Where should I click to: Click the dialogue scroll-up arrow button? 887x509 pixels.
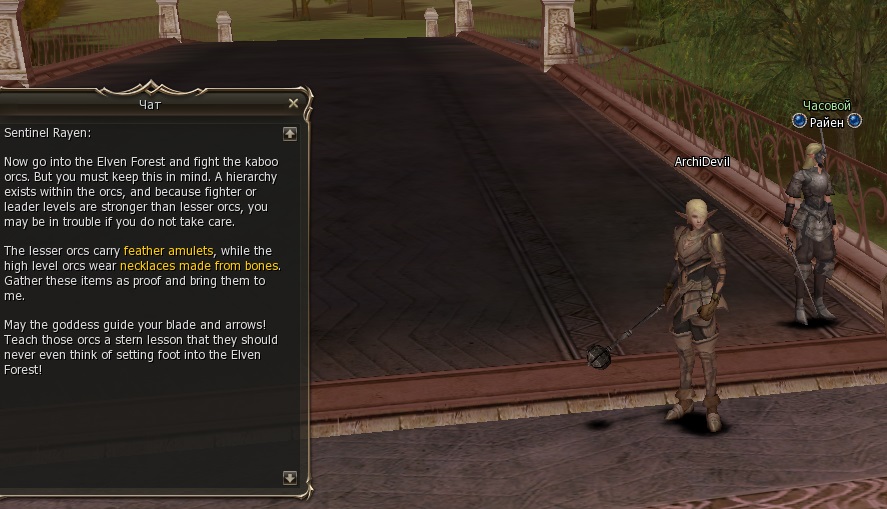290,133
